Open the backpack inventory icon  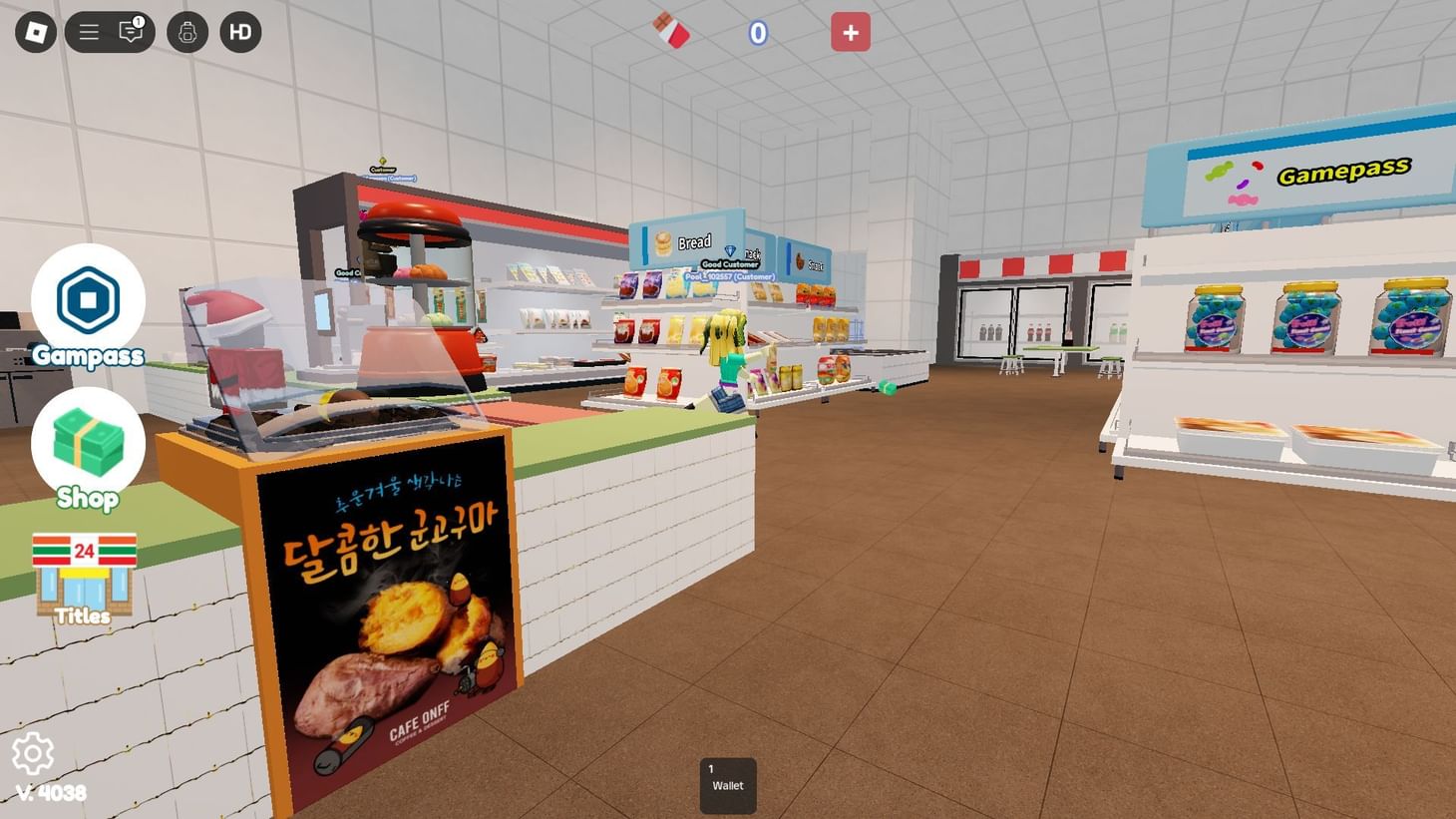[x=187, y=31]
